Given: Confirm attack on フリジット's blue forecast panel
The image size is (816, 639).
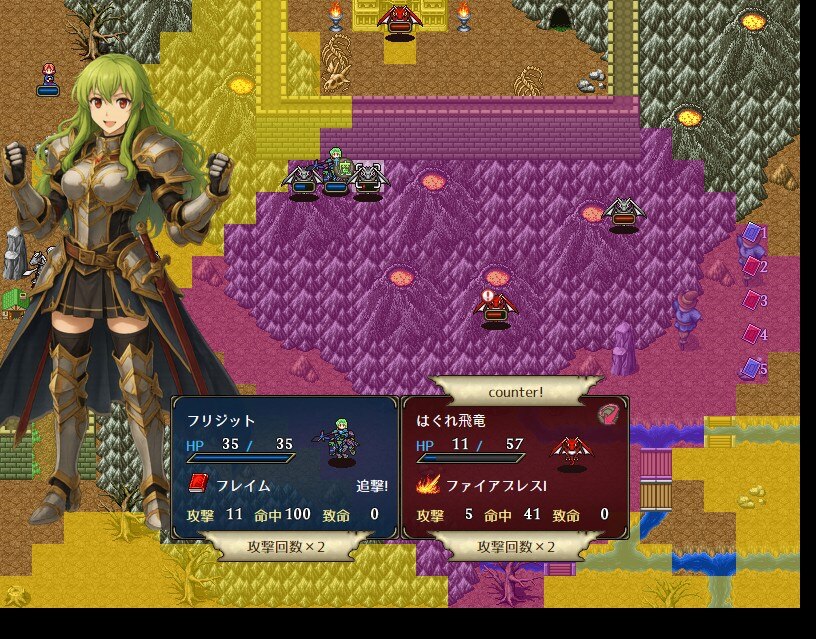Looking at the screenshot, I should pos(287,468).
